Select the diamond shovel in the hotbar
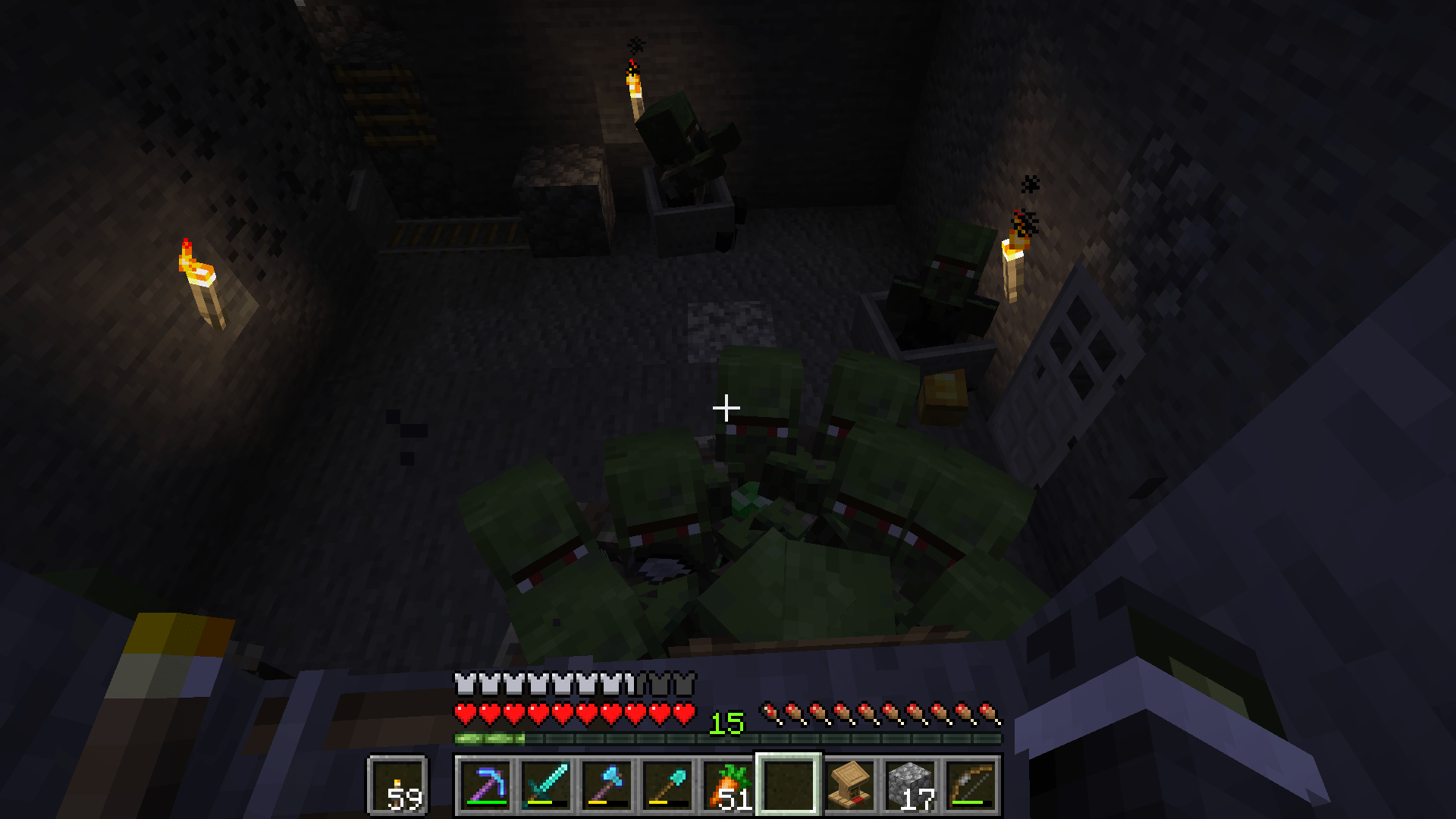 click(666, 785)
